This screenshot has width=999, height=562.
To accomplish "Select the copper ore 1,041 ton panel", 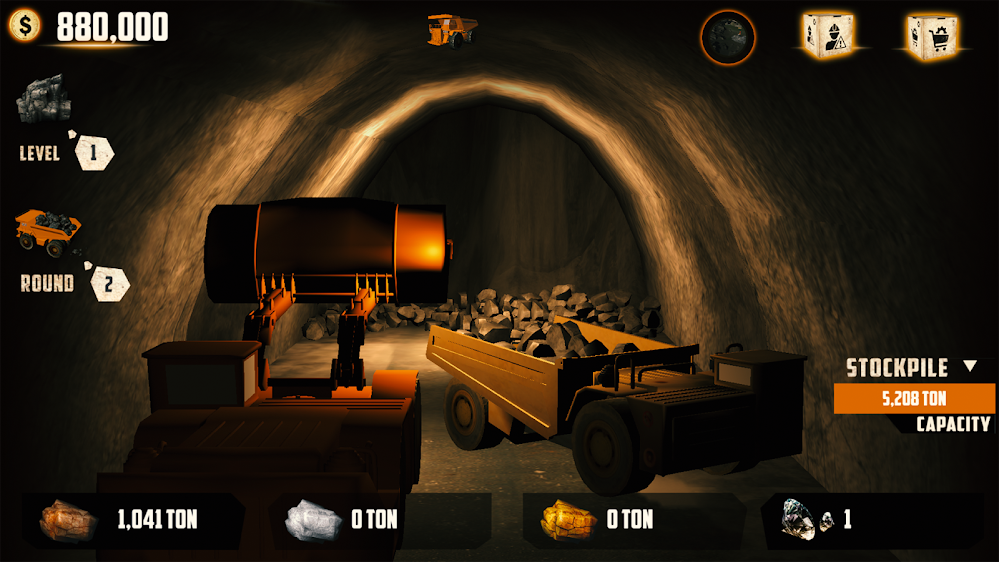I will coord(132,520).
